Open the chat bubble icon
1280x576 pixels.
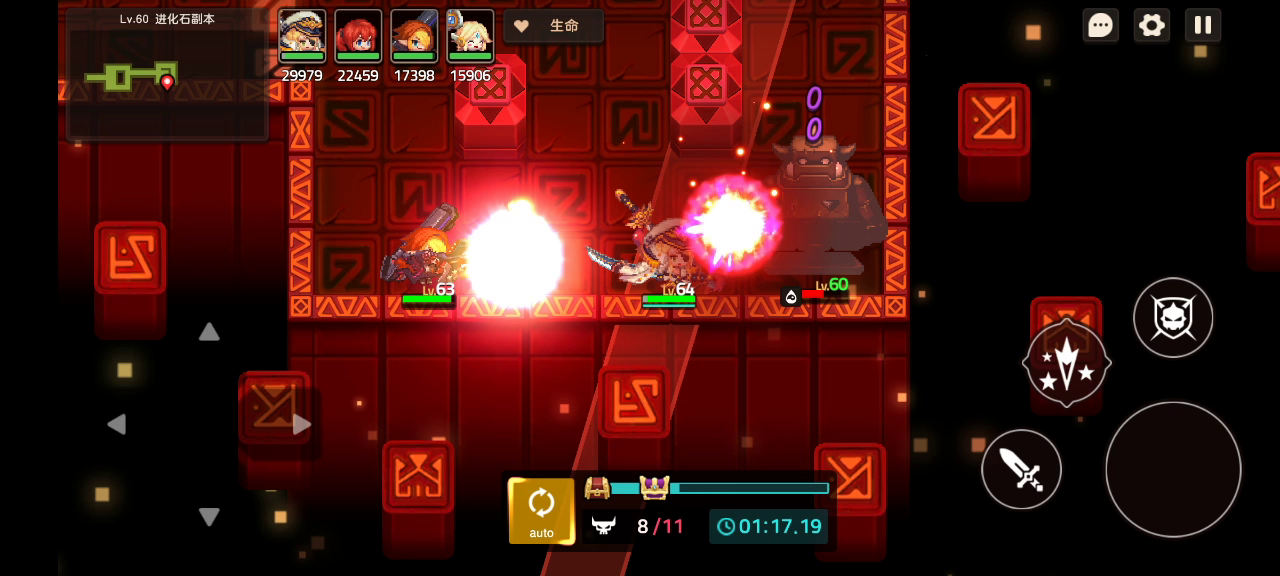tap(1100, 25)
